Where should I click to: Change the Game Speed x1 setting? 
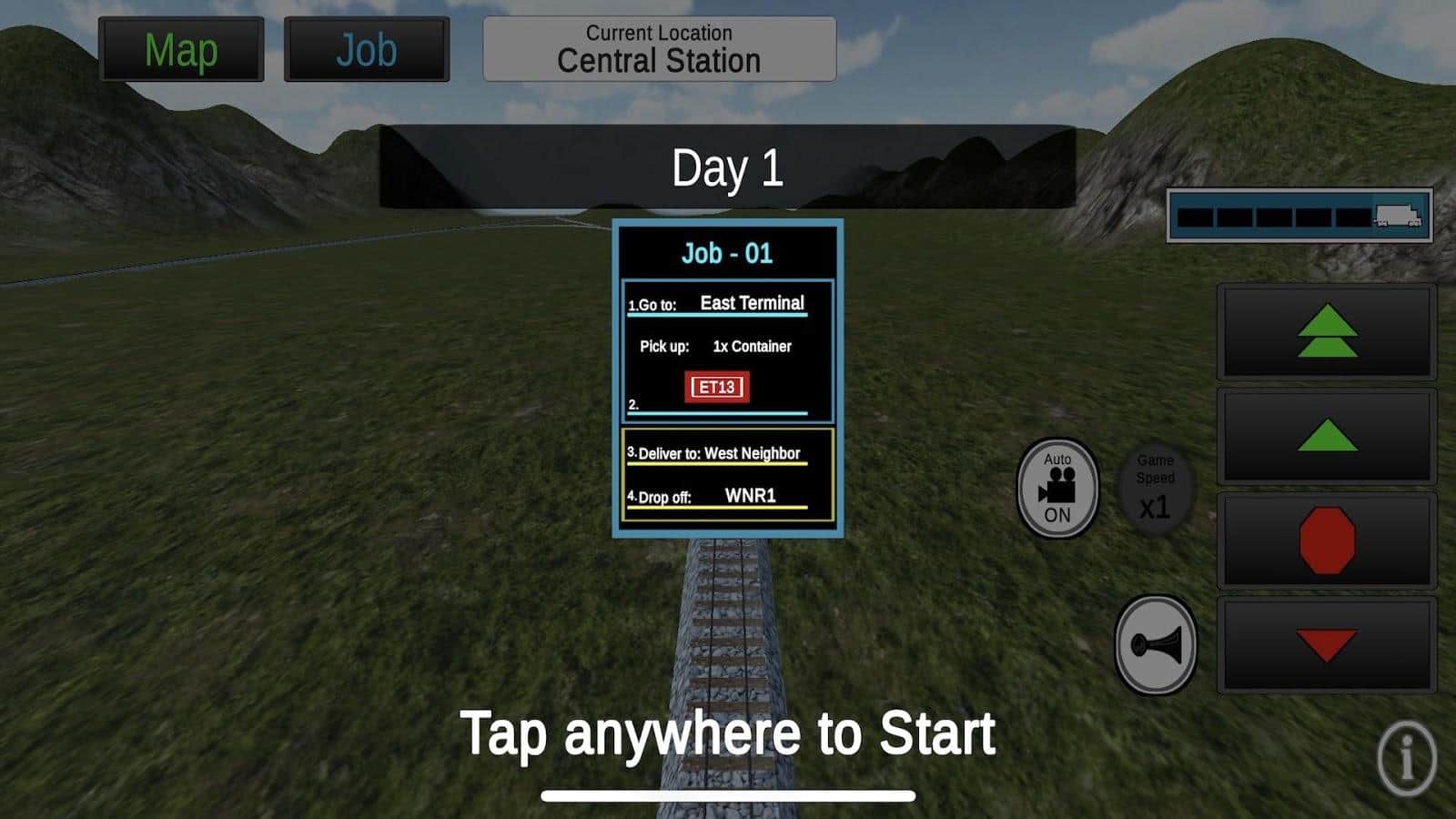[x=1155, y=488]
